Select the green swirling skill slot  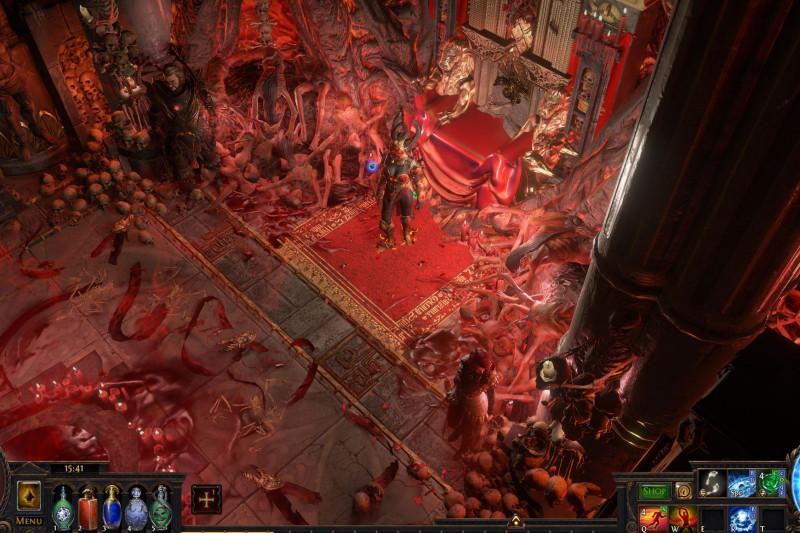(771, 484)
